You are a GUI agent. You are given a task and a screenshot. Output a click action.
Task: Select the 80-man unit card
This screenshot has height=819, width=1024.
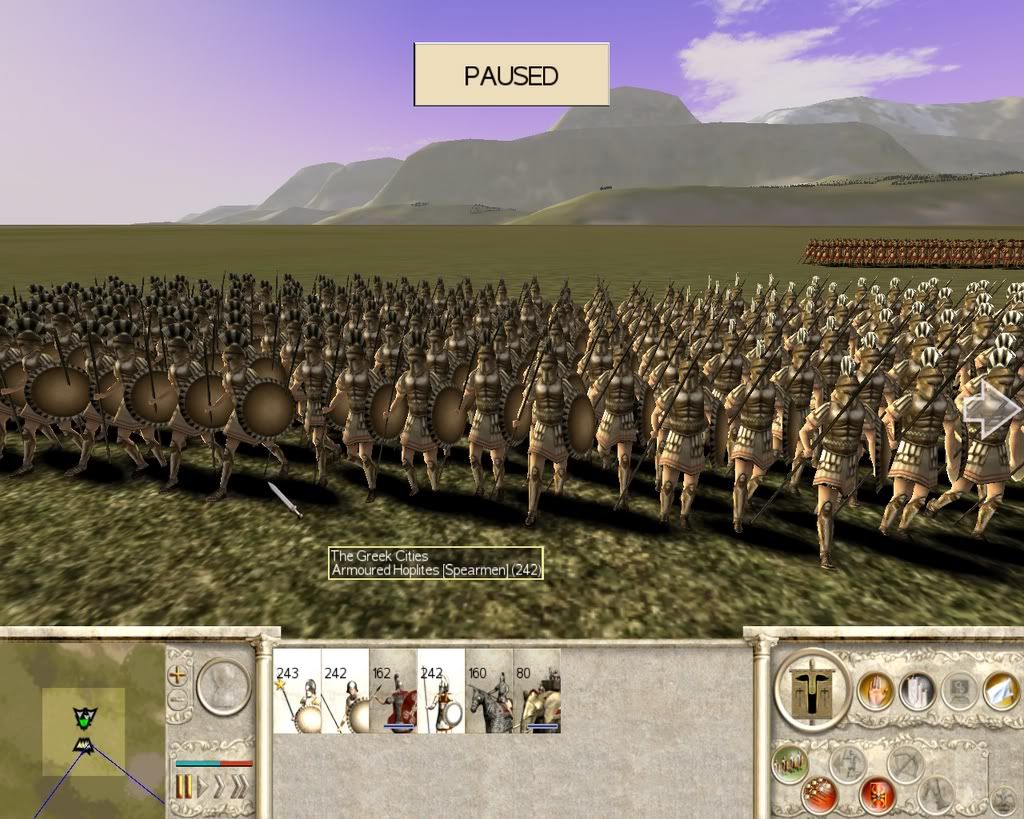pos(537,690)
